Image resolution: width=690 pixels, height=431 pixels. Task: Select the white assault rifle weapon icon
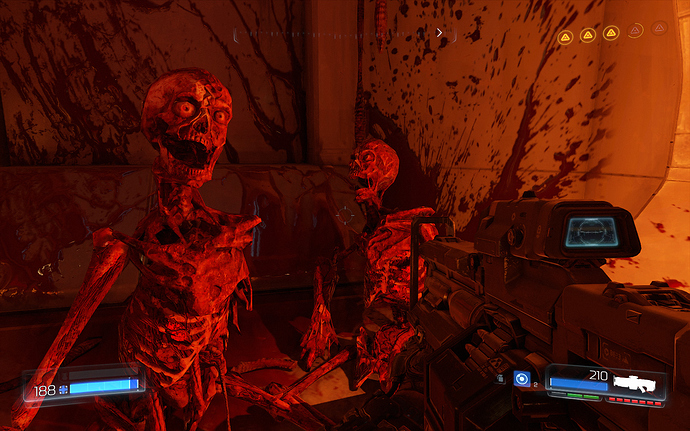pyautogui.click(x=639, y=382)
